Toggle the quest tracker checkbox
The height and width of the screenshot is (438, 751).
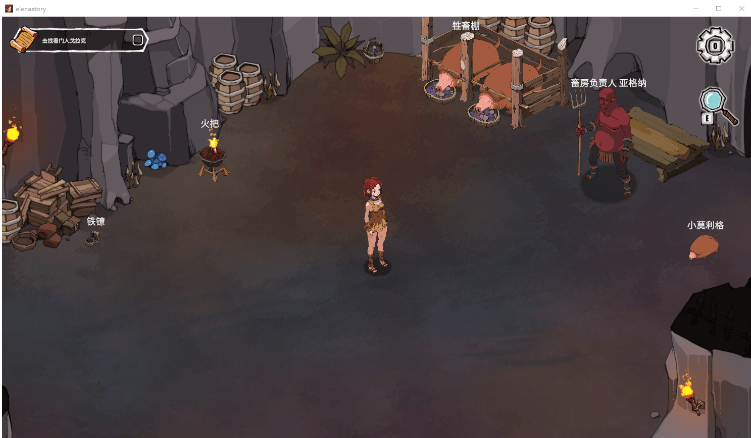(x=137, y=40)
